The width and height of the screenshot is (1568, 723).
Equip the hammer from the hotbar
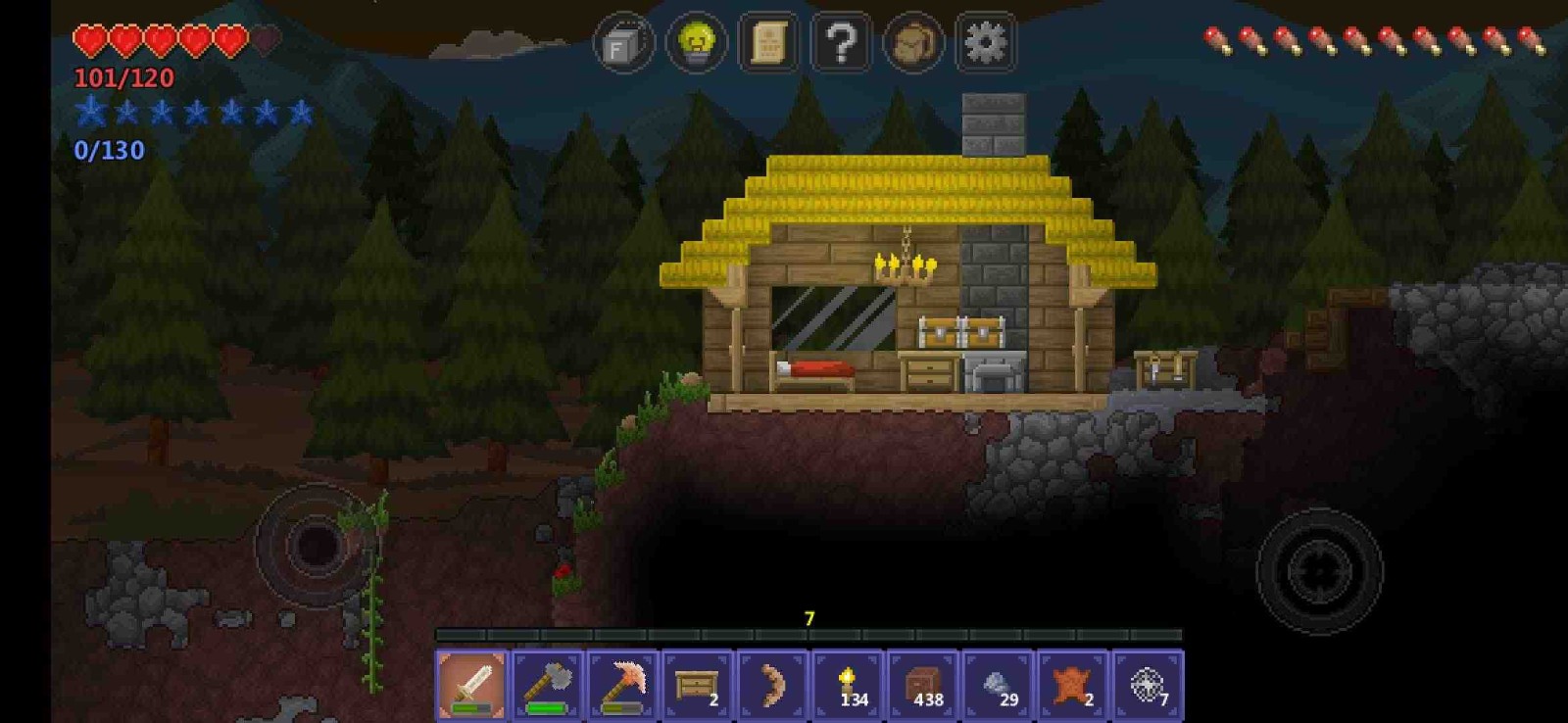pyautogui.click(x=548, y=685)
